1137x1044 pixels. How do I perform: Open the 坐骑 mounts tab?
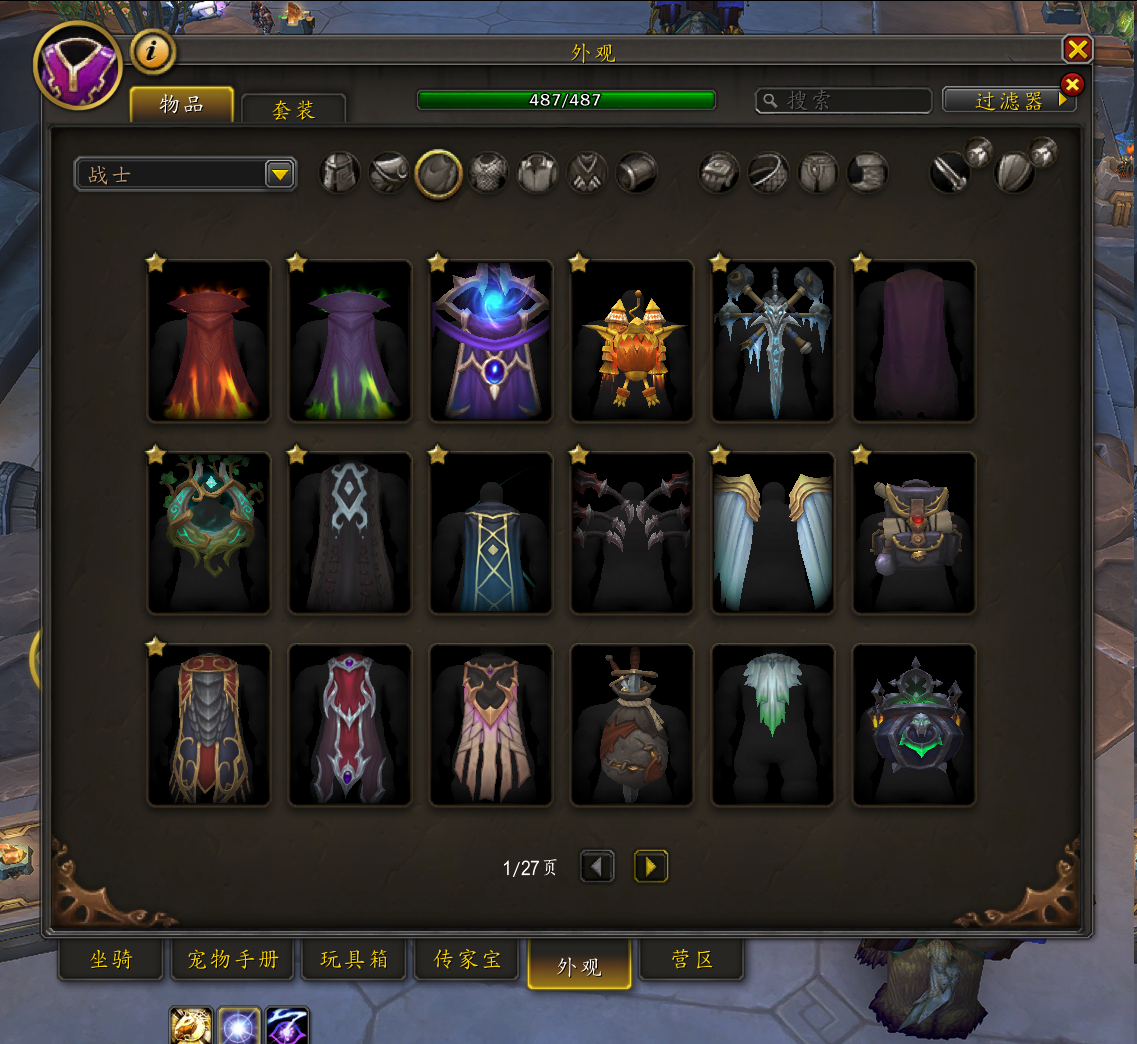(111, 960)
